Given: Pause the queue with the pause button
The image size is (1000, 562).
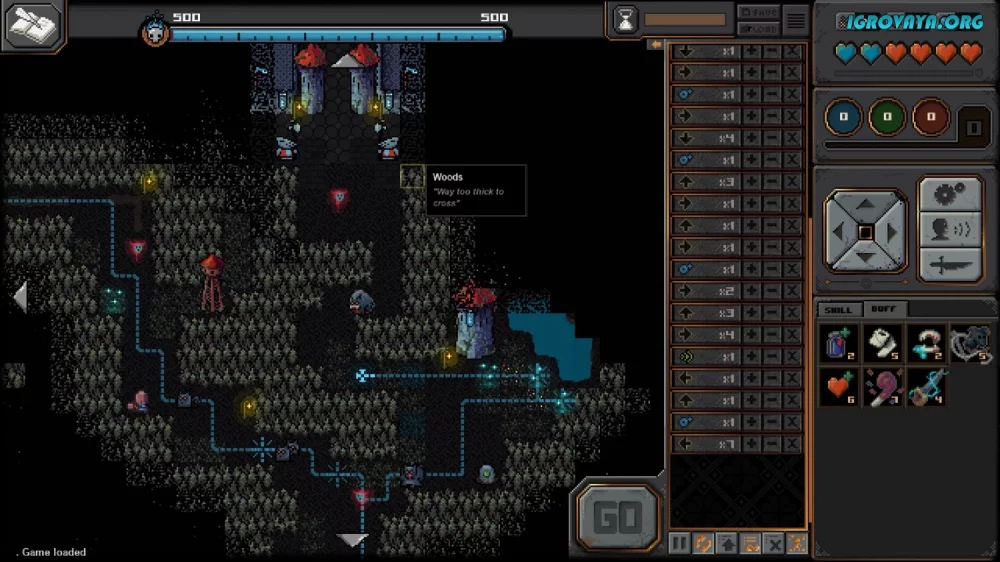Looking at the screenshot, I should click(679, 544).
